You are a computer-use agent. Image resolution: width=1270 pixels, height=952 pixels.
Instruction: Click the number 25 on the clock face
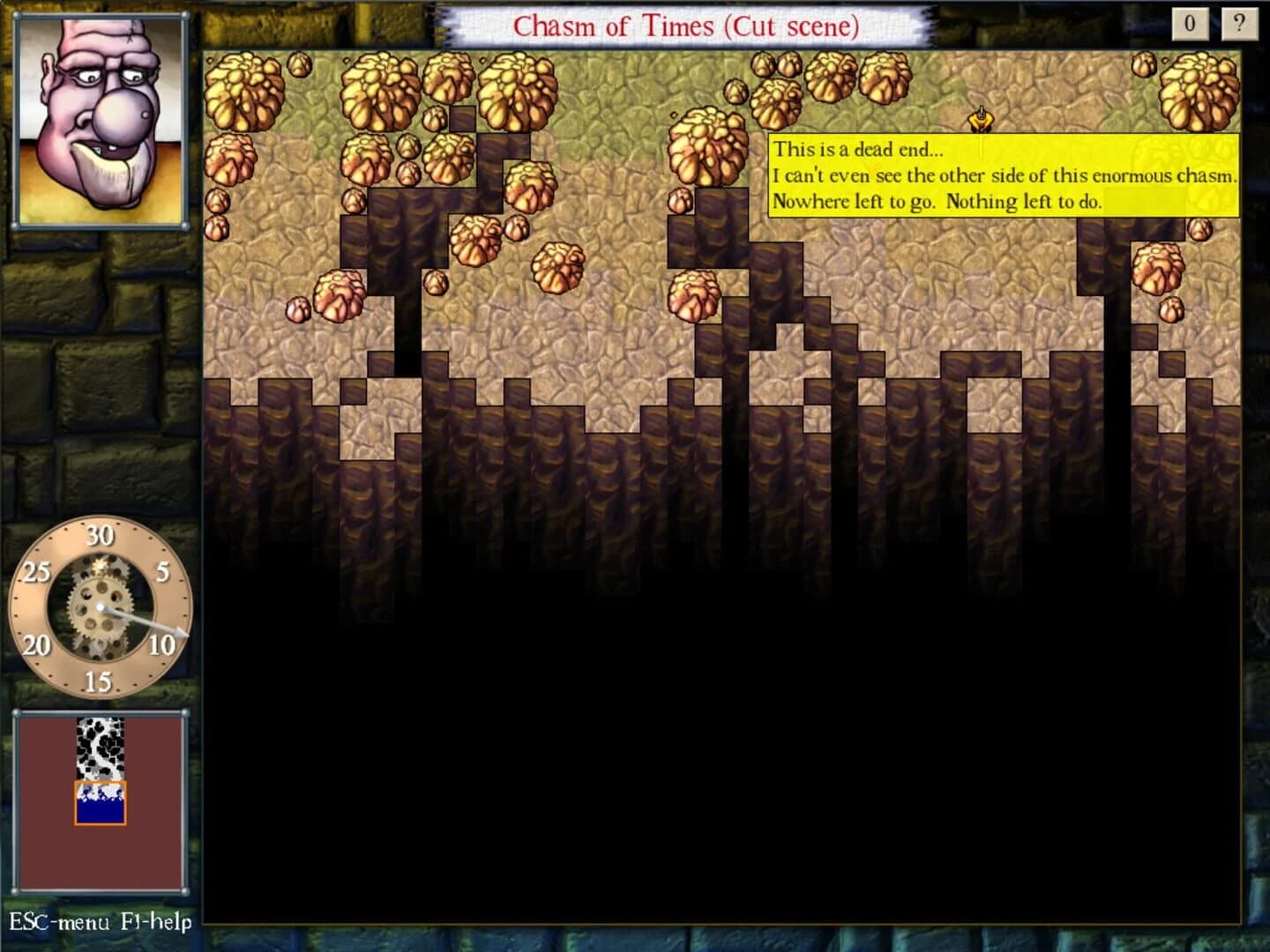pyautogui.click(x=35, y=571)
